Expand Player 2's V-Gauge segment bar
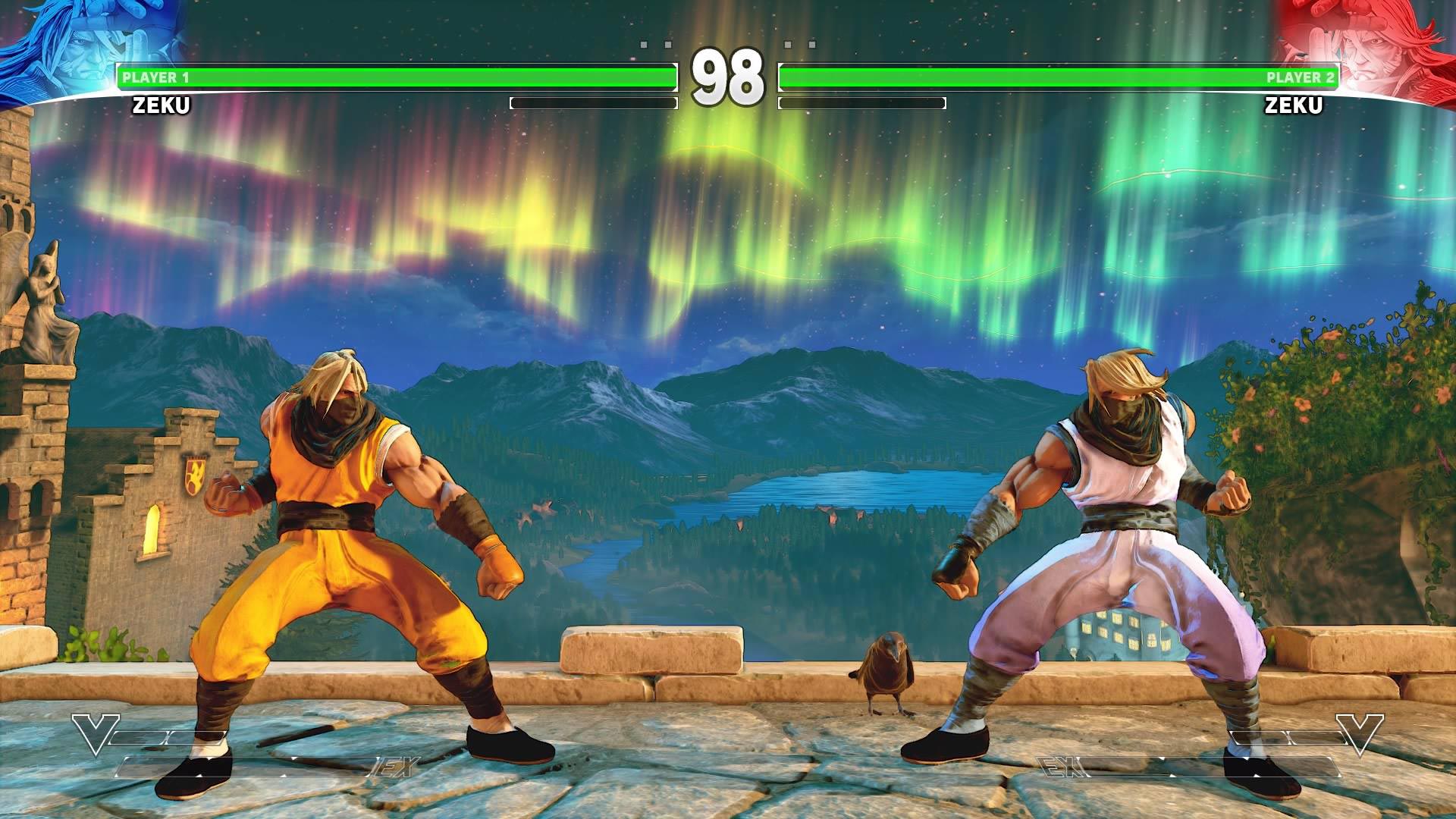Screen dimensions: 1456x819 [x=1289, y=736]
